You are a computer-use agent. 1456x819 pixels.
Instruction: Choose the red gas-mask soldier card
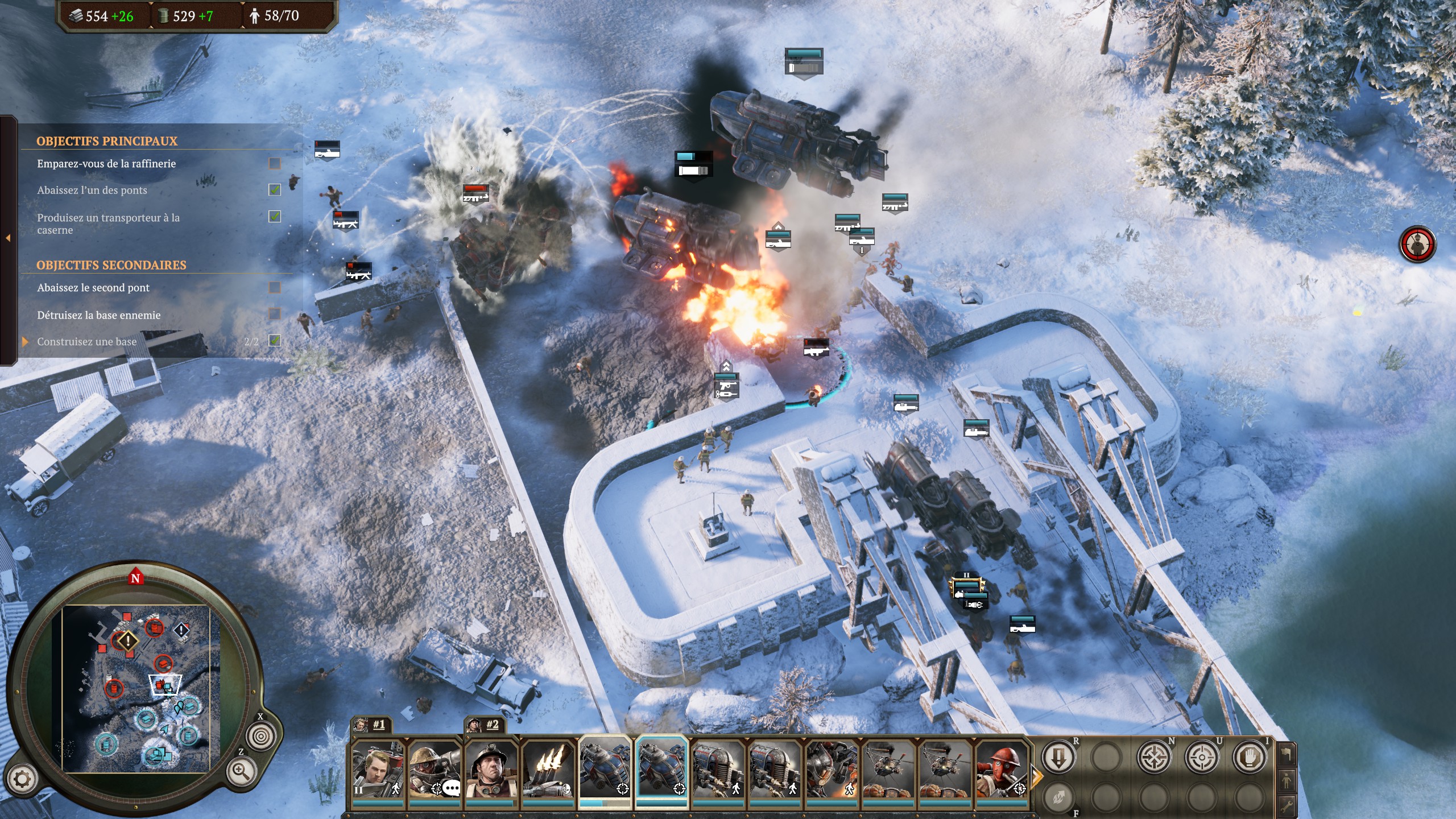point(1002,769)
